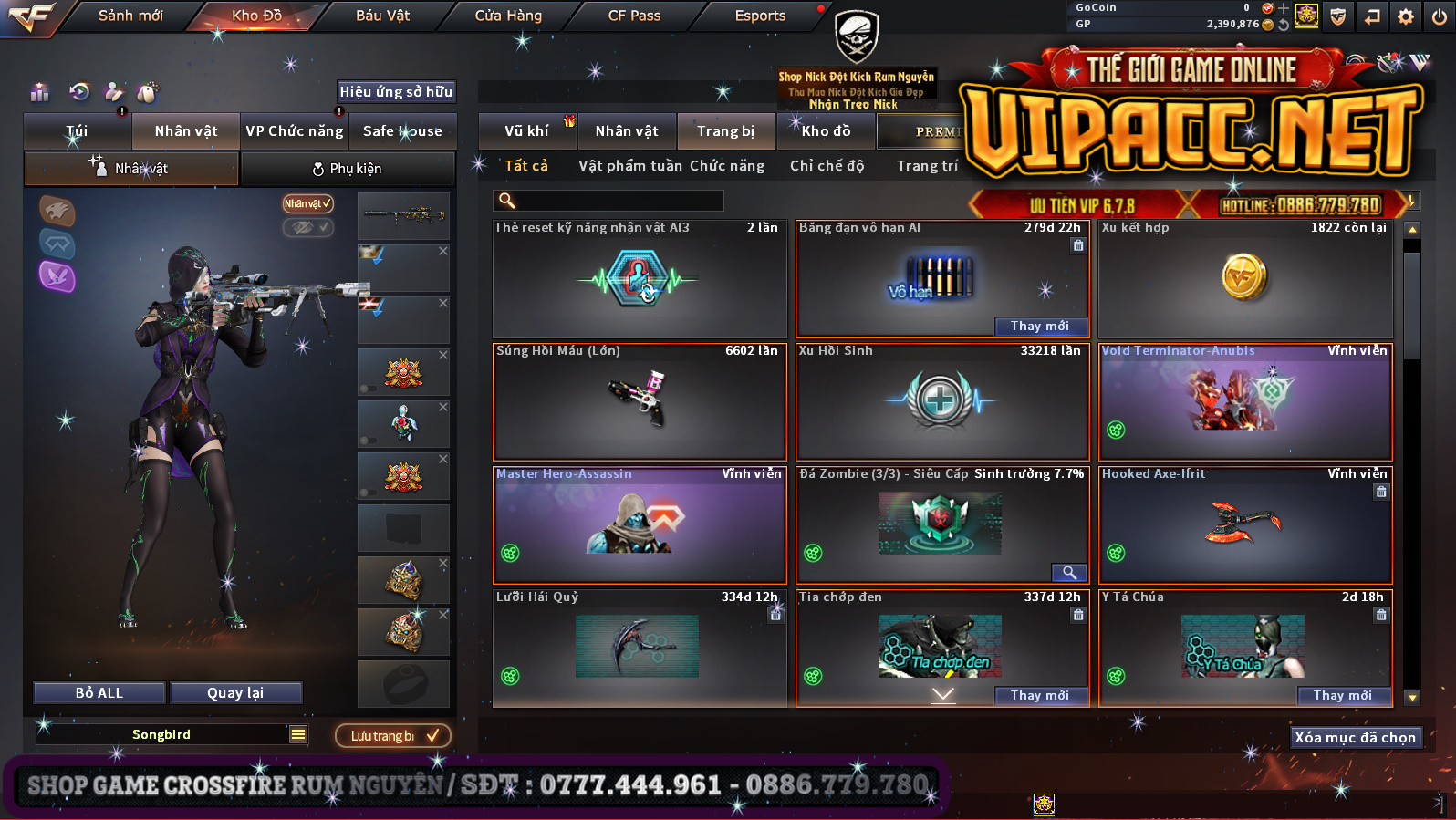
Task: Switch to the Cửa Hàng shop tab
Action: coord(508,16)
